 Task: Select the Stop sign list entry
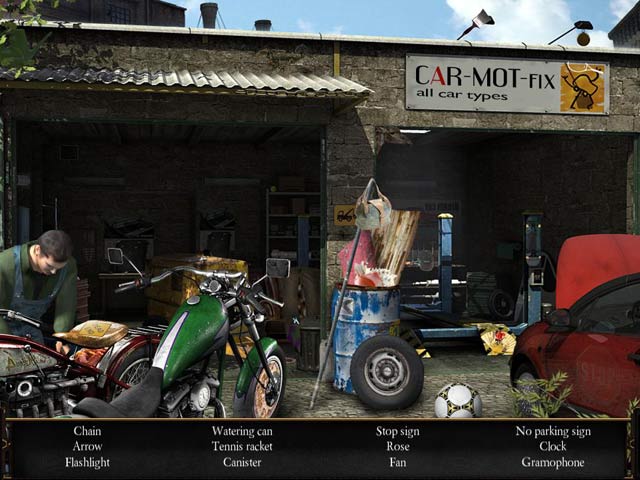(x=398, y=431)
